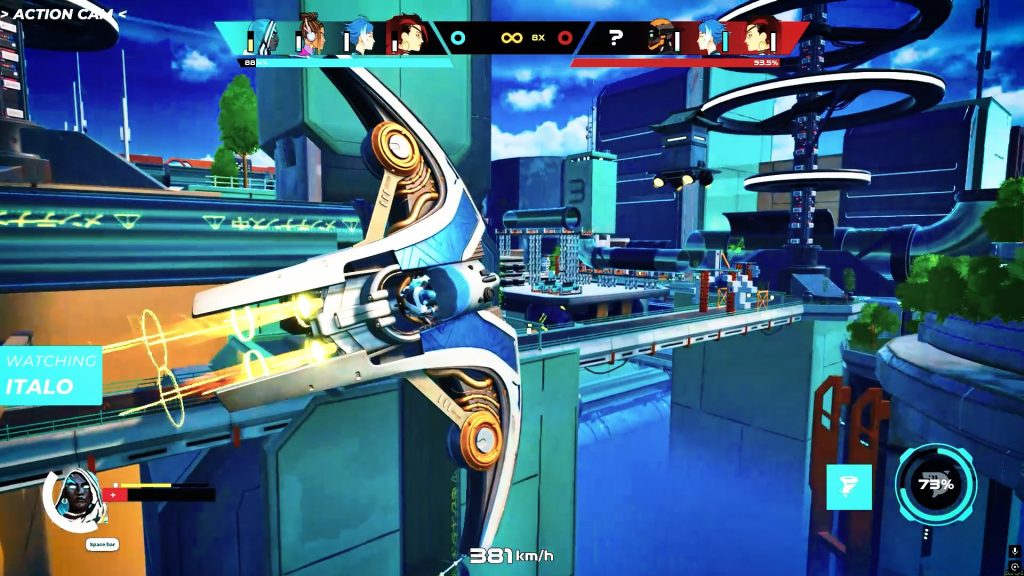Image resolution: width=1024 pixels, height=576 pixels.
Task: Choose the blue team's blue-haired player portrait
Action: [360, 38]
